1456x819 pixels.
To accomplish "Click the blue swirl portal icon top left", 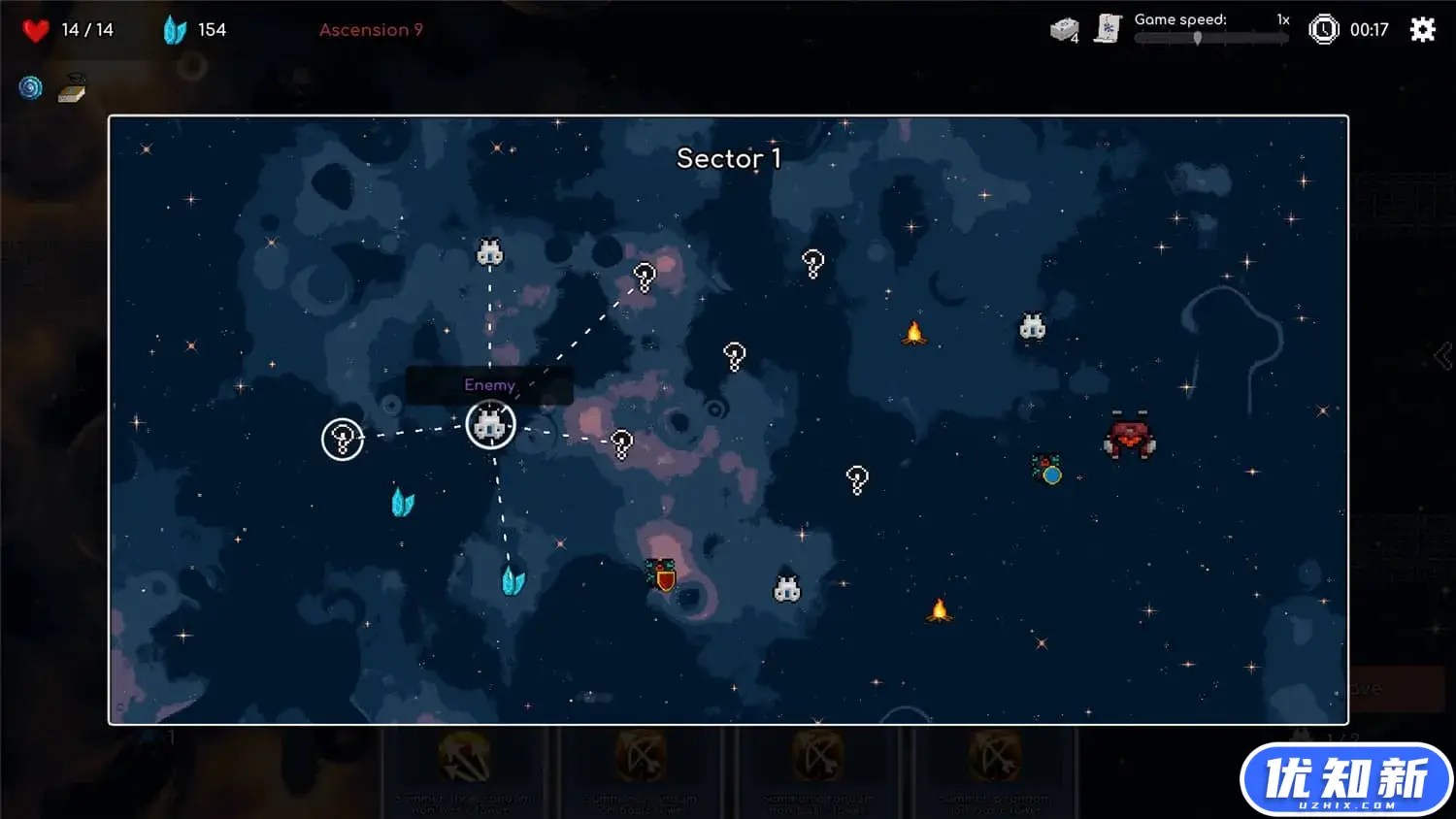I will [x=31, y=88].
